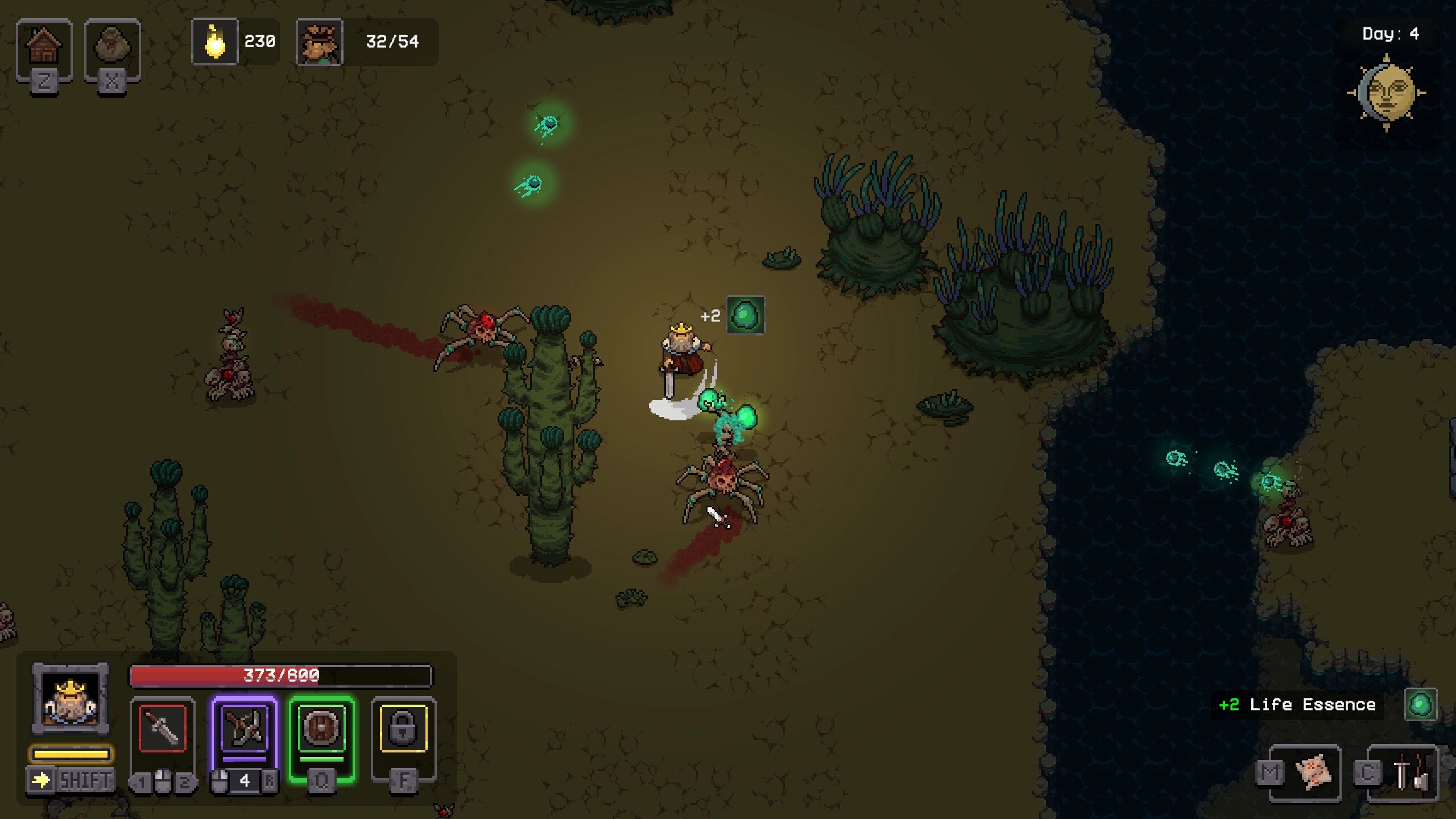Select the sack icon in the top bar

pyautogui.click(x=112, y=47)
